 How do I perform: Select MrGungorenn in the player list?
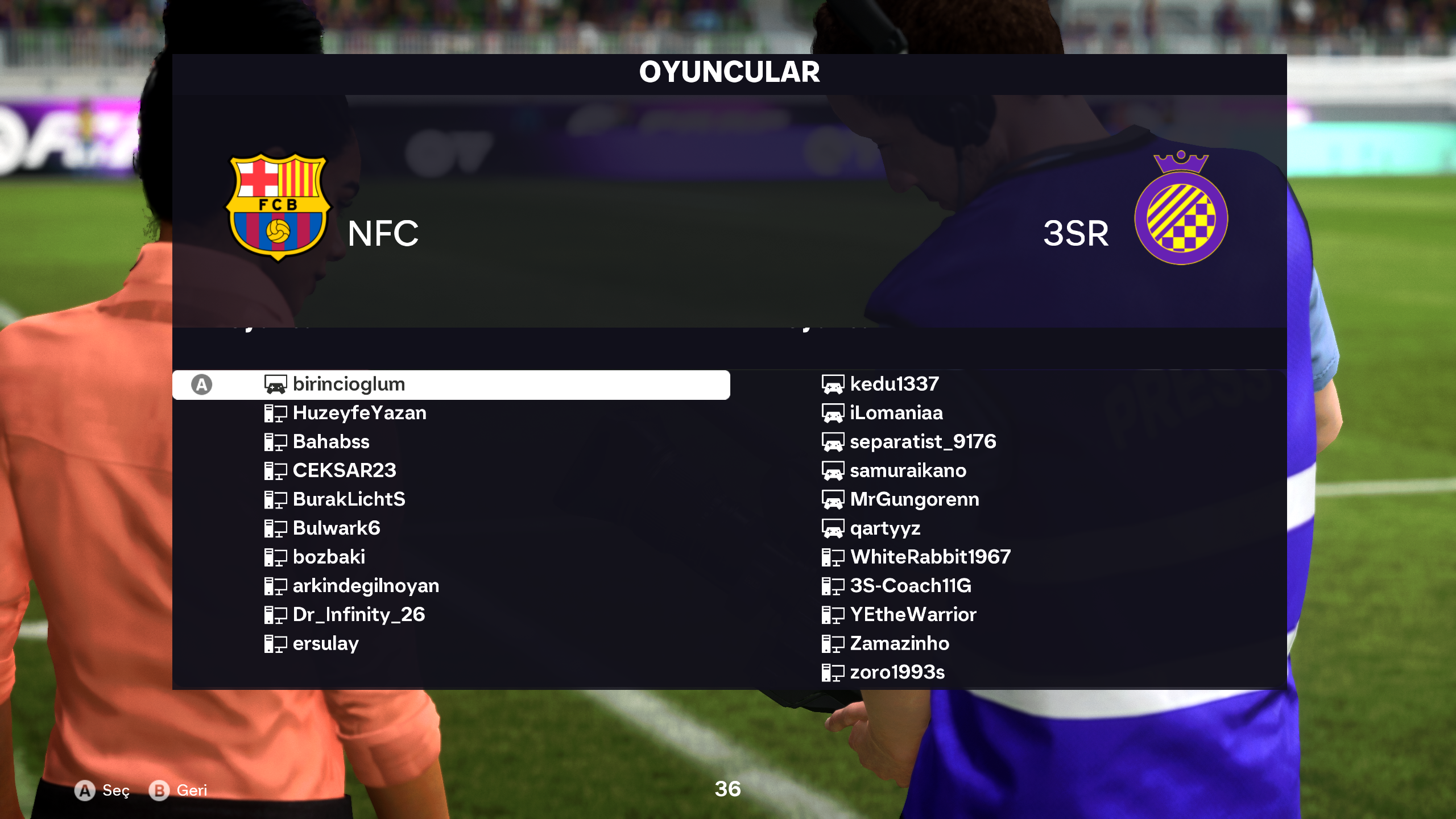pyautogui.click(x=914, y=499)
